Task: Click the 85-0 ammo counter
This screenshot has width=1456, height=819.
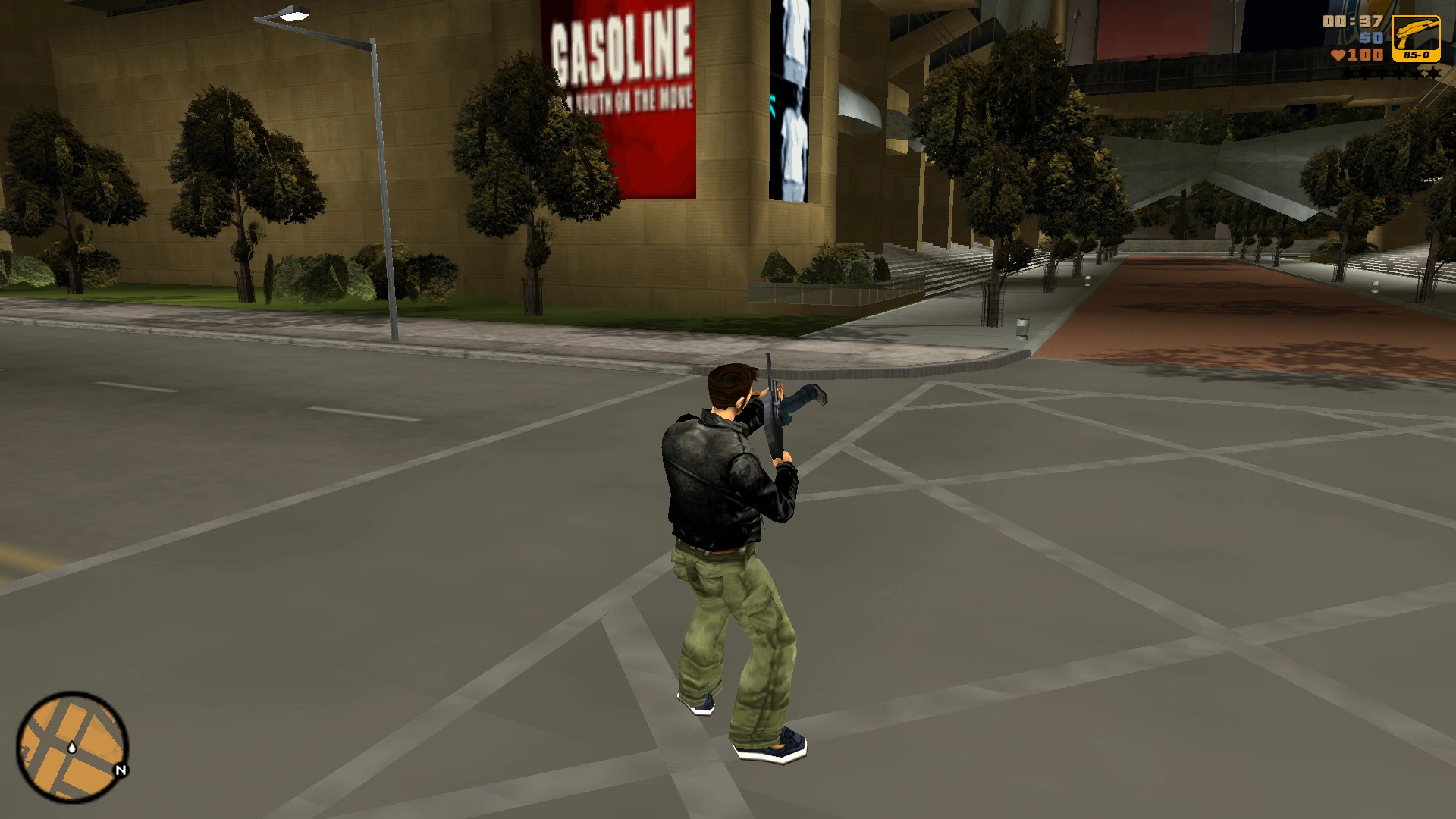Action: pyautogui.click(x=1417, y=55)
